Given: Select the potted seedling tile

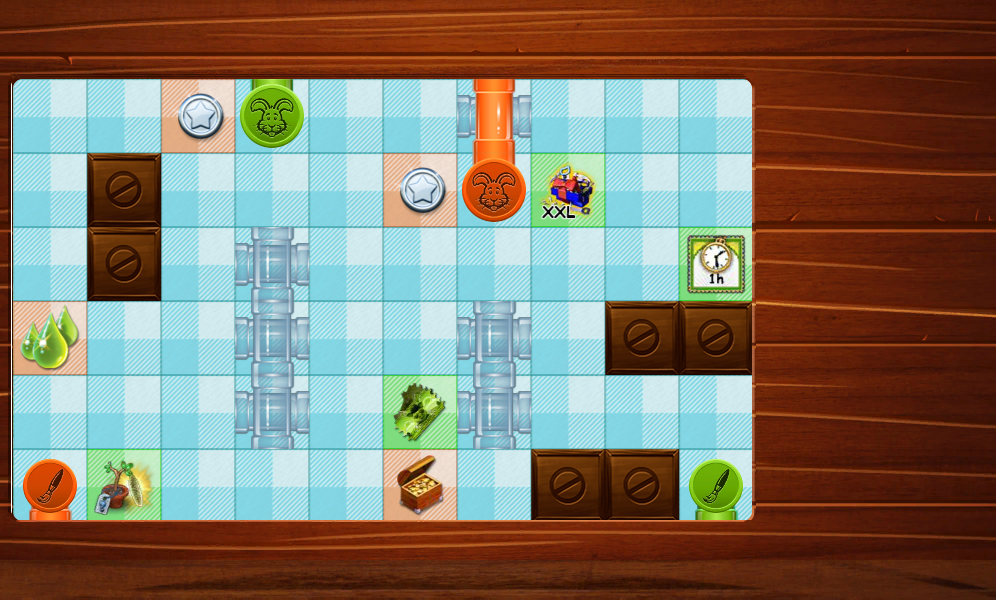Looking at the screenshot, I should tap(124, 486).
